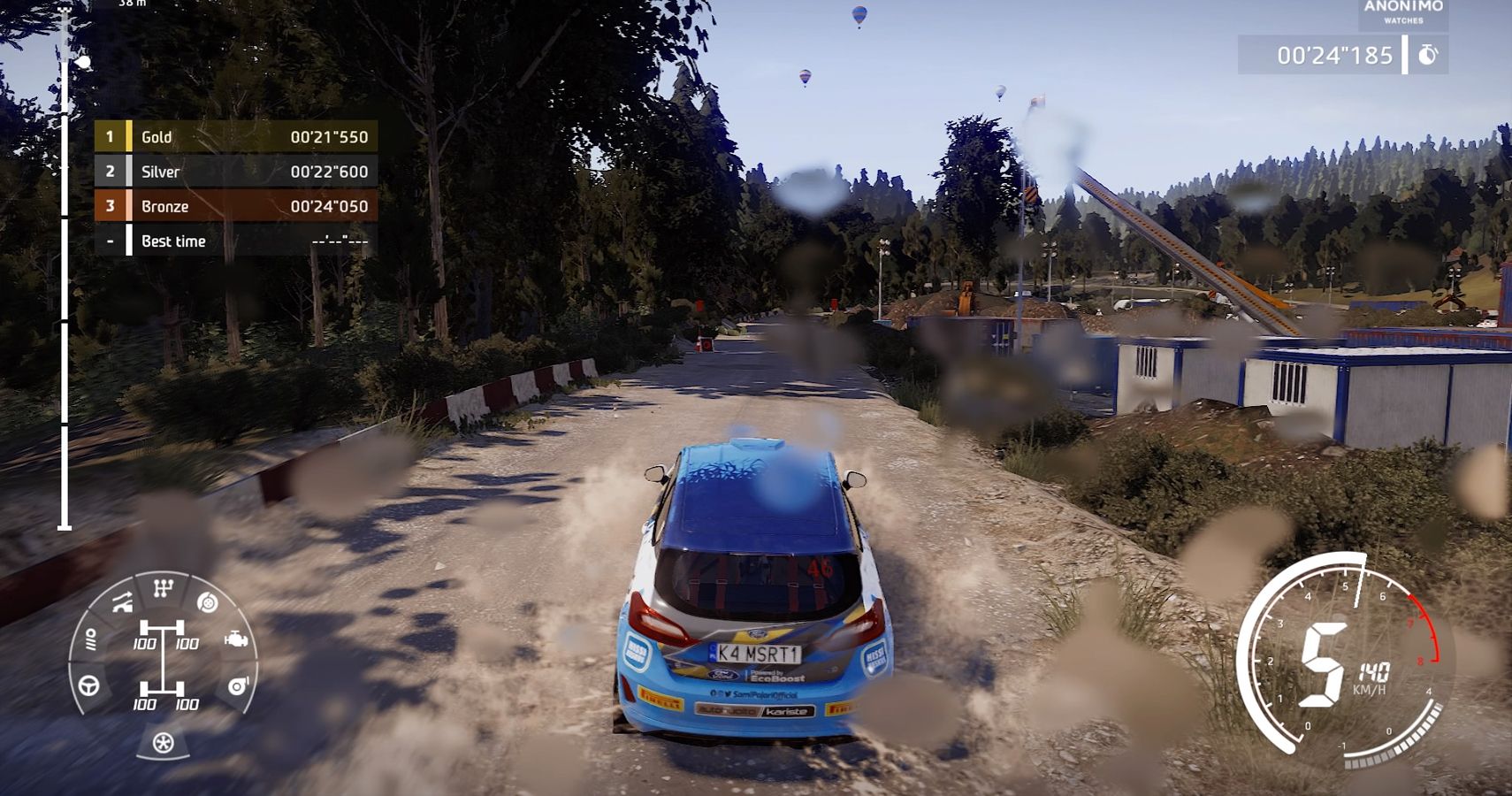Select the turbocharger status icon
Viewport: 1512px width, 796px height.
coord(239,686)
